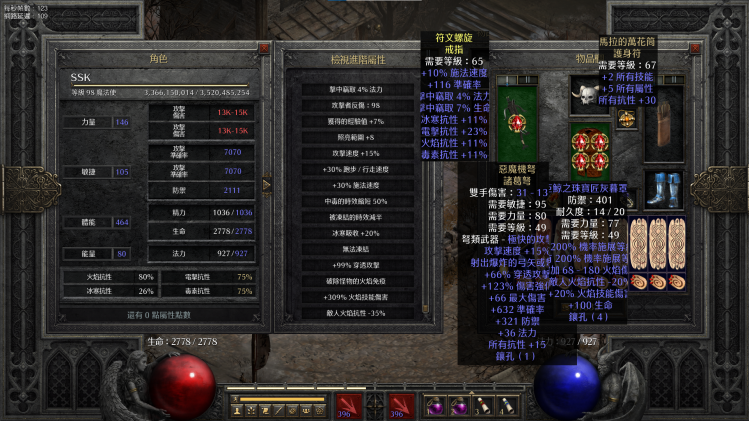Viewport: 749px width, 421px height.
Task: Use the red scroll in belt slot 3
Action: [x=480, y=405]
